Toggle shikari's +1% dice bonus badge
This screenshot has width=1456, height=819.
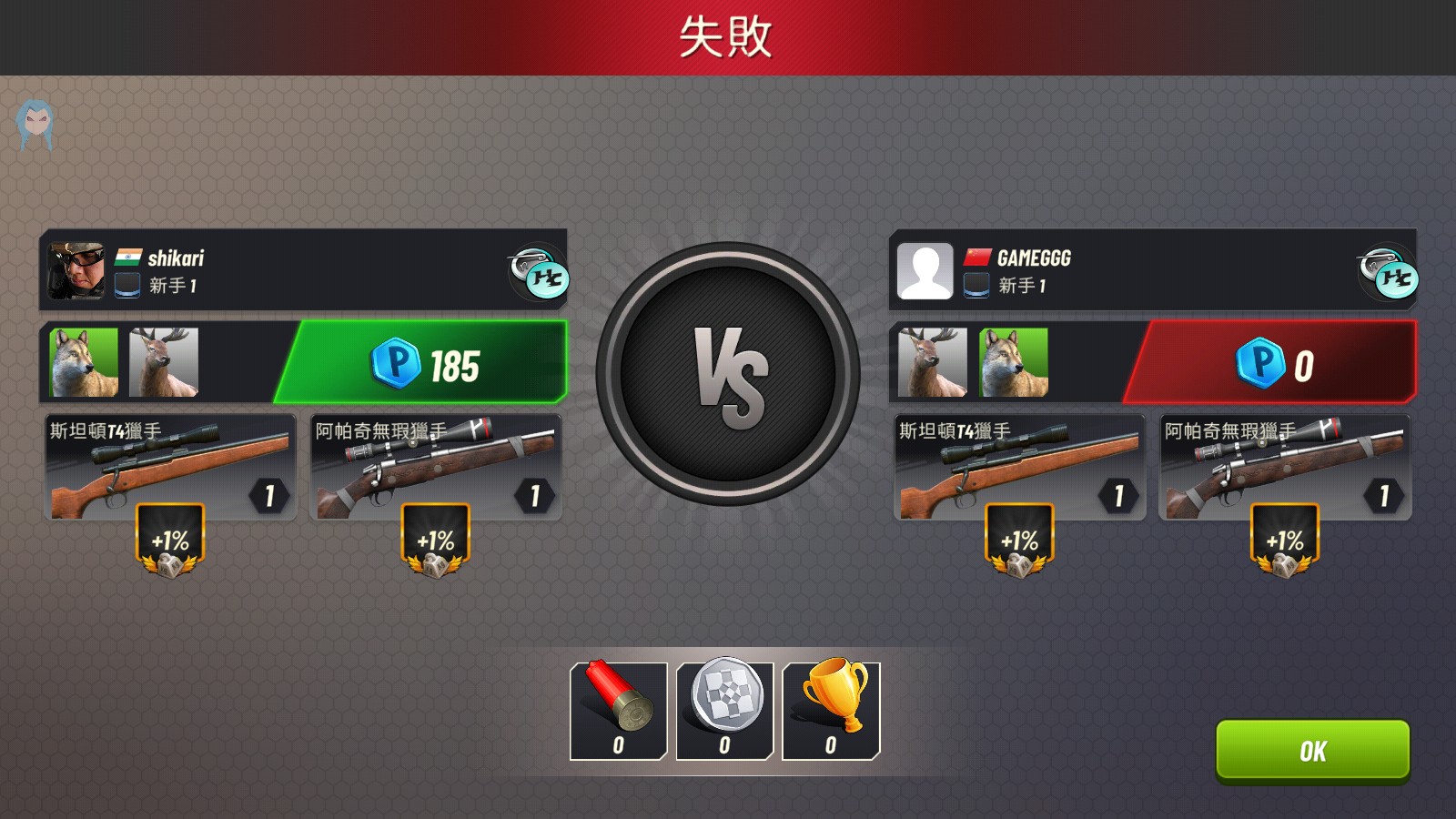[168, 541]
